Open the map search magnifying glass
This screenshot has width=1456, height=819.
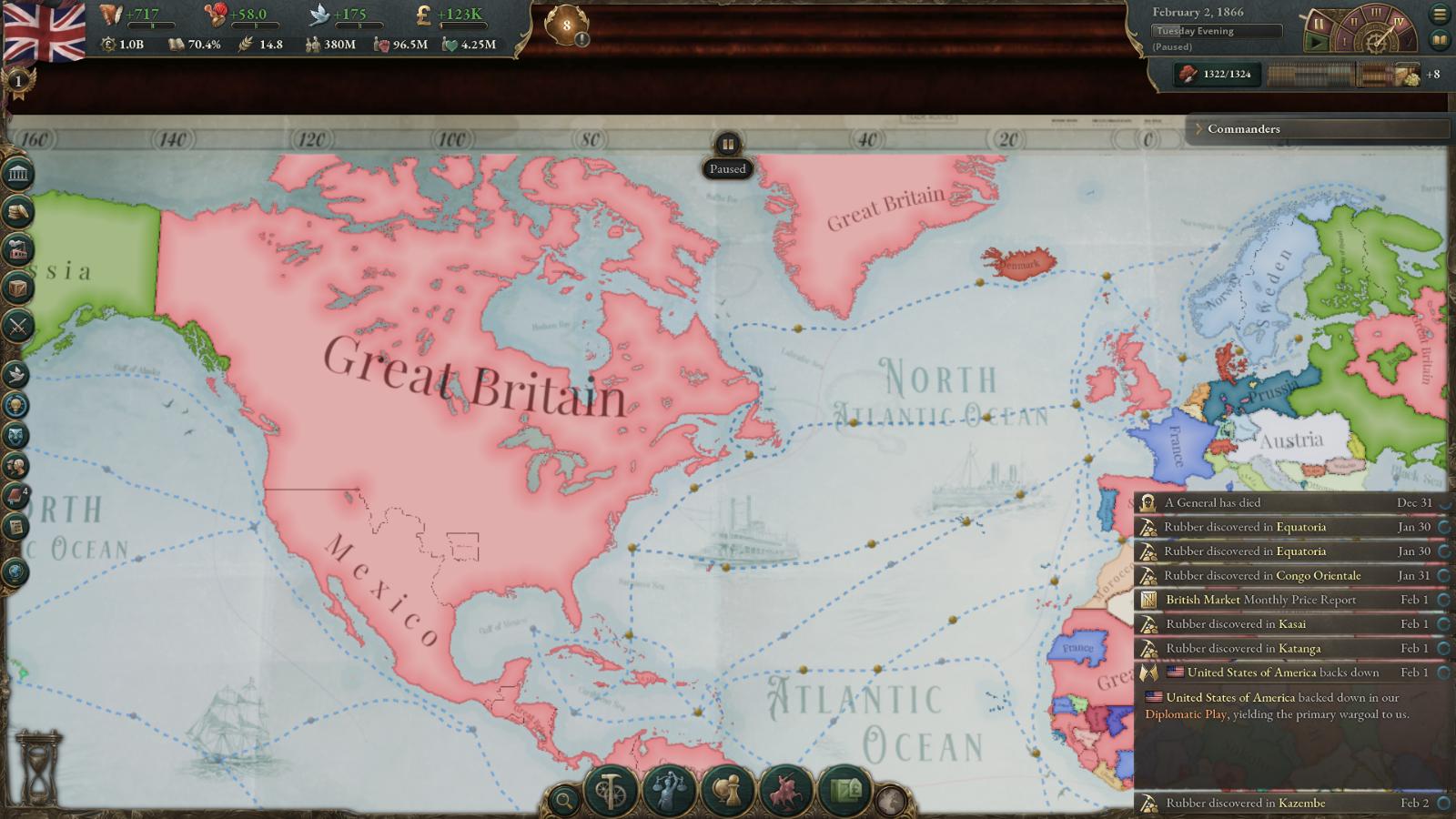[x=563, y=798]
